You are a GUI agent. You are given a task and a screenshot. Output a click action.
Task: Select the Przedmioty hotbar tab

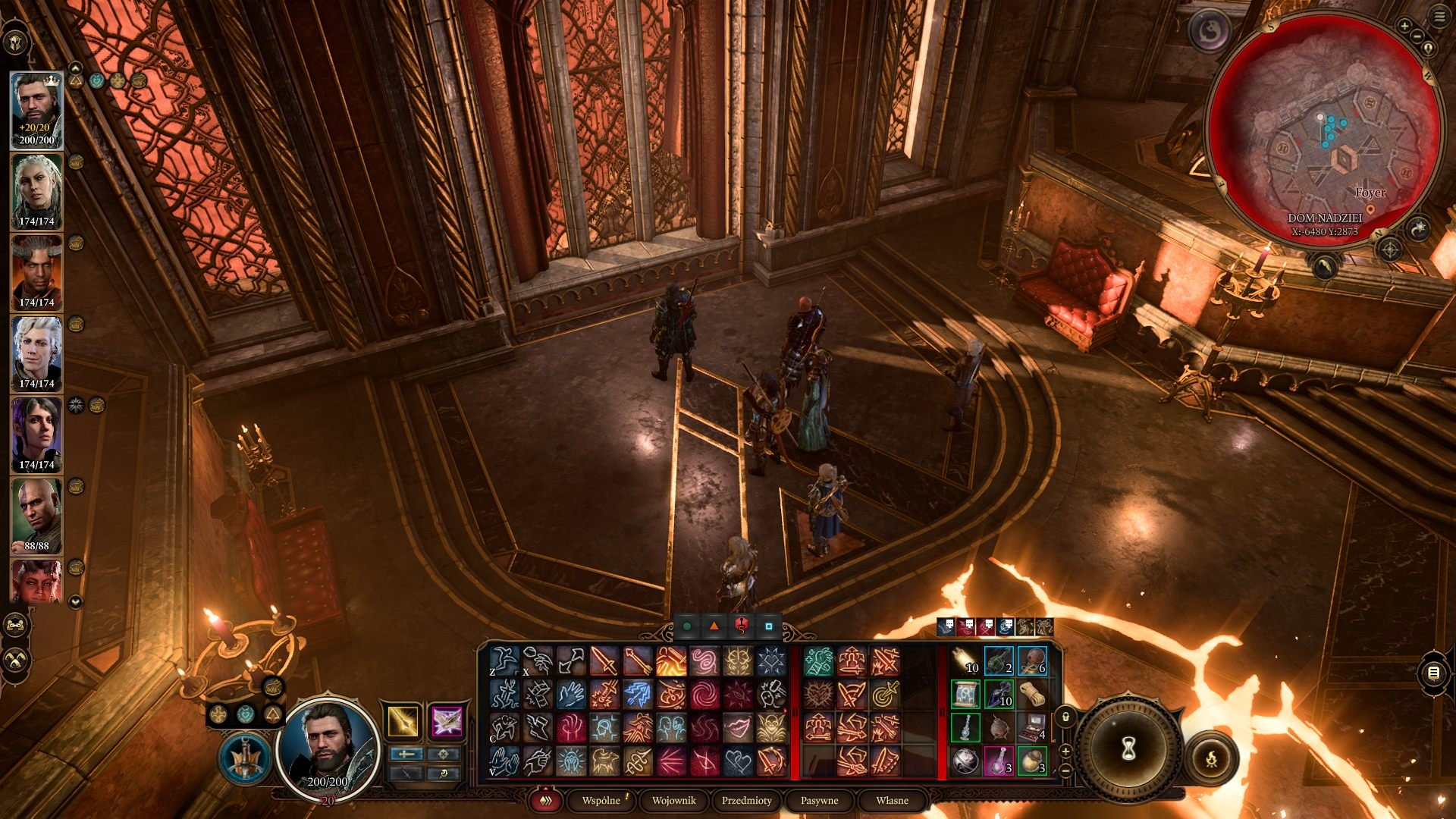coord(746,800)
